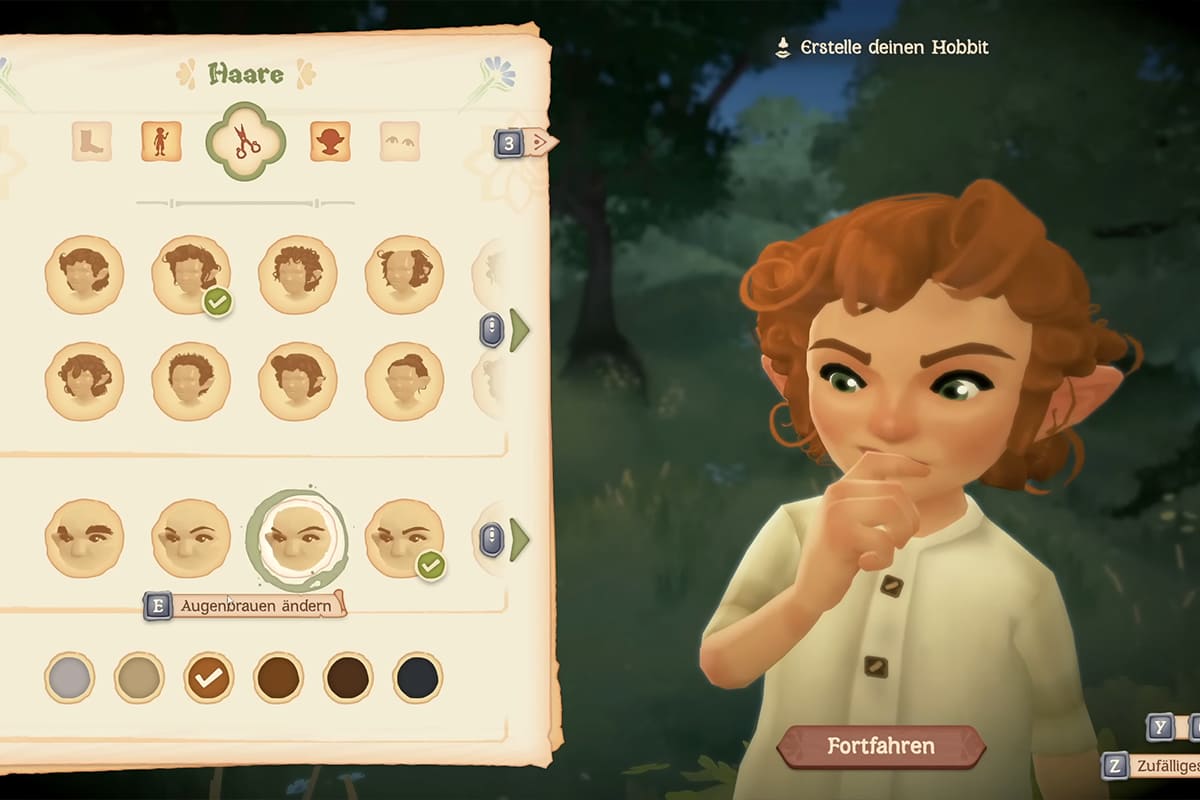
Task: Apply the black hair color swatch
Action: pos(417,678)
